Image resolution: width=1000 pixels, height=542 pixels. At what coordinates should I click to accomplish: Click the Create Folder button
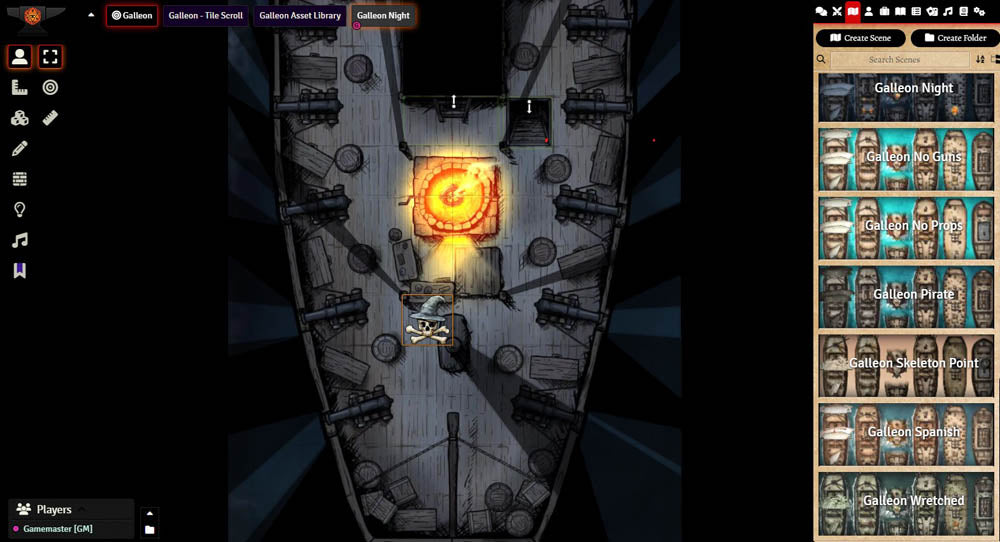coord(953,38)
